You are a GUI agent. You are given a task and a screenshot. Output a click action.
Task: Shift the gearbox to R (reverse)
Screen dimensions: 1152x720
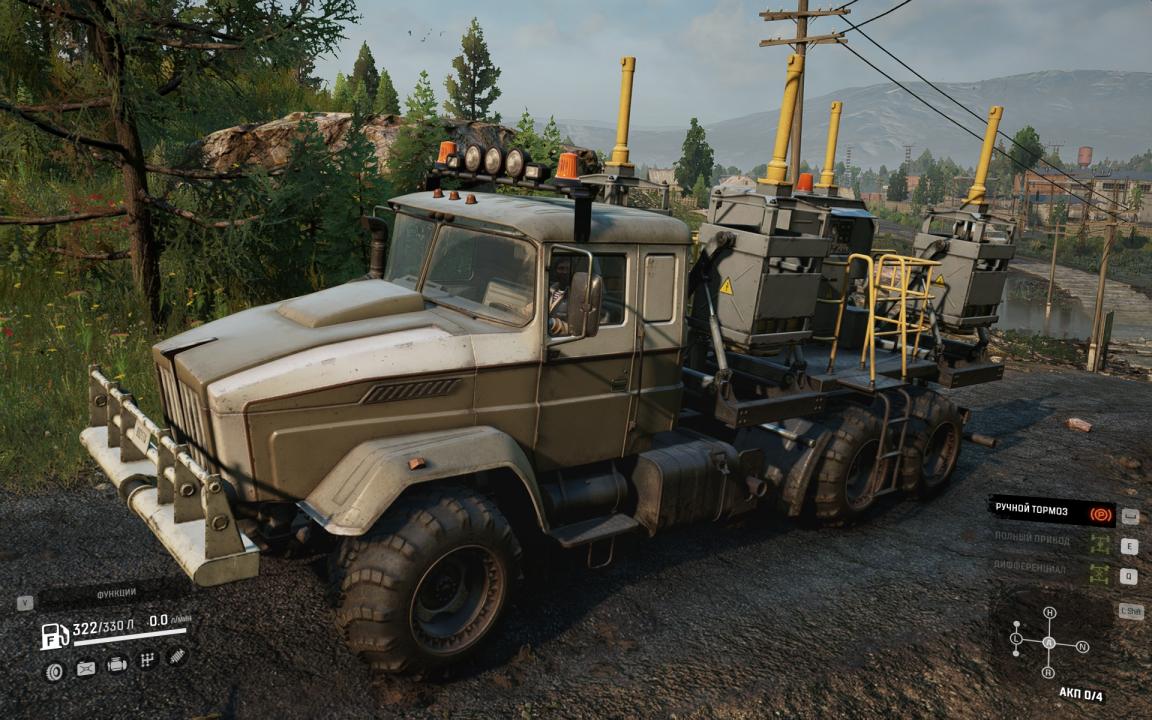click(1048, 672)
